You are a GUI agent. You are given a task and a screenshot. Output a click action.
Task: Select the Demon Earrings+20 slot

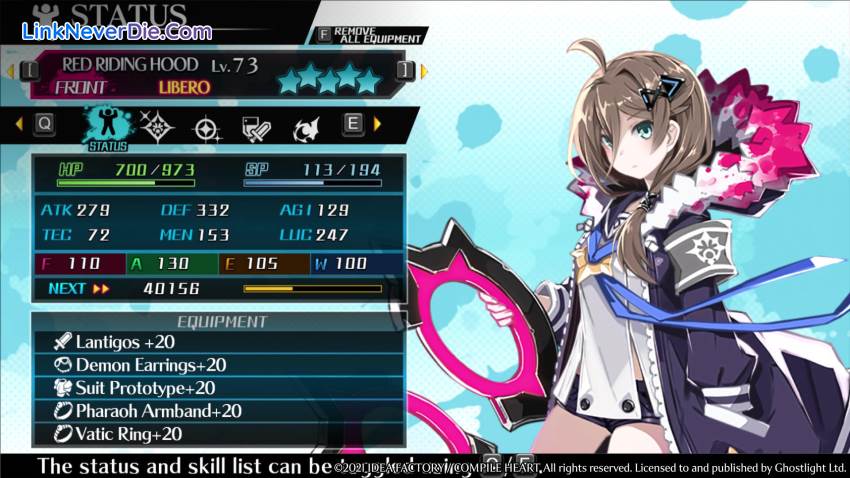point(218,366)
